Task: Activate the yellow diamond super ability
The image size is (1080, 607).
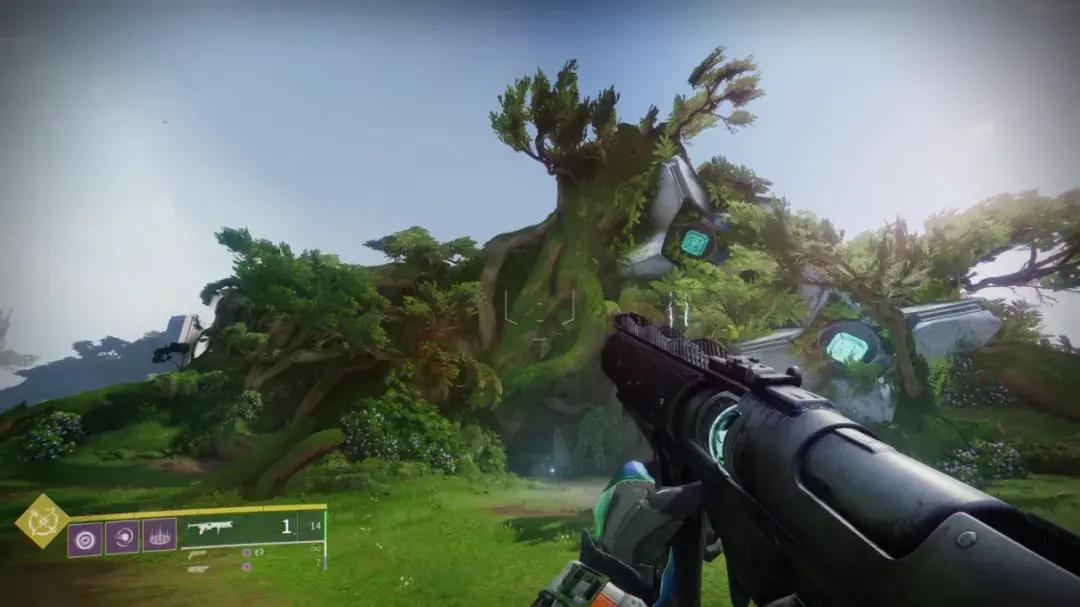Action: 42,521
